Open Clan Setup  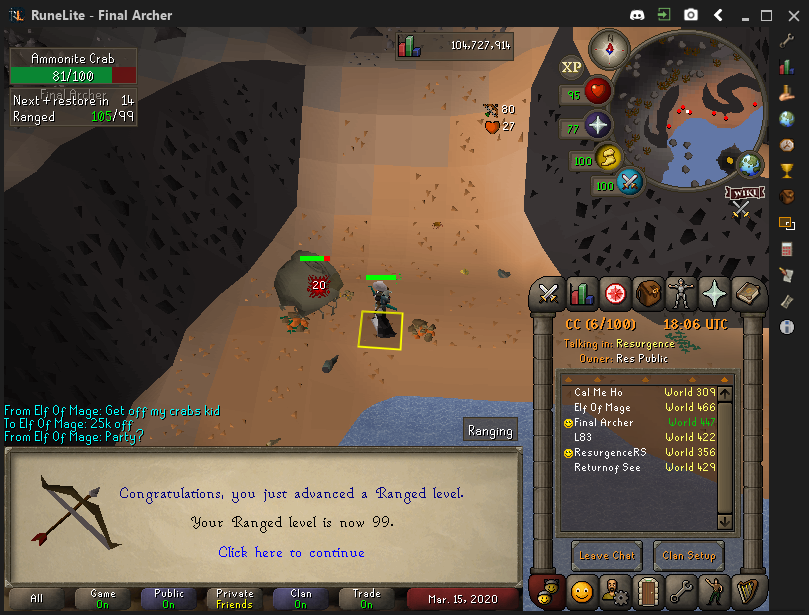[x=689, y=556]
